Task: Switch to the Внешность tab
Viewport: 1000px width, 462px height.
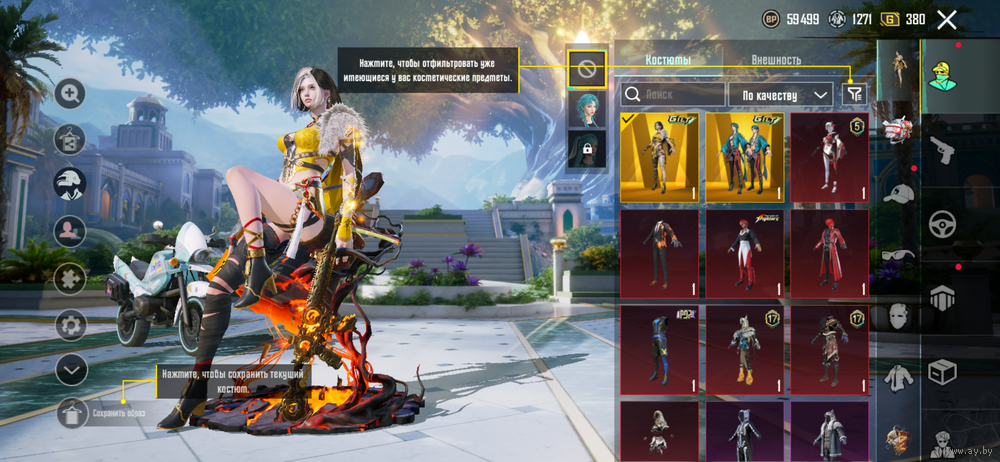Action: (x=776, y=60)
